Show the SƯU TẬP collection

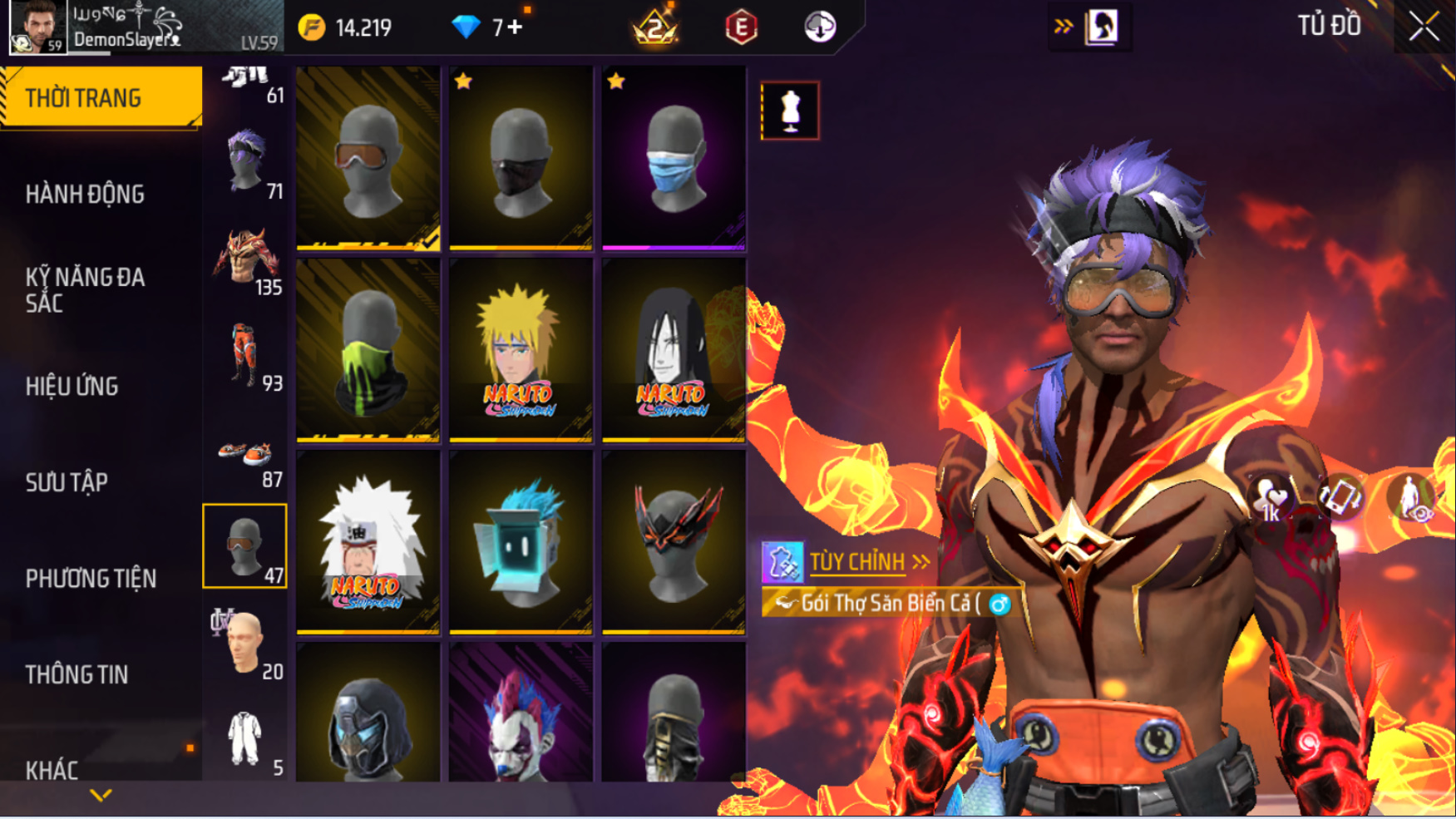pos(67,482)
